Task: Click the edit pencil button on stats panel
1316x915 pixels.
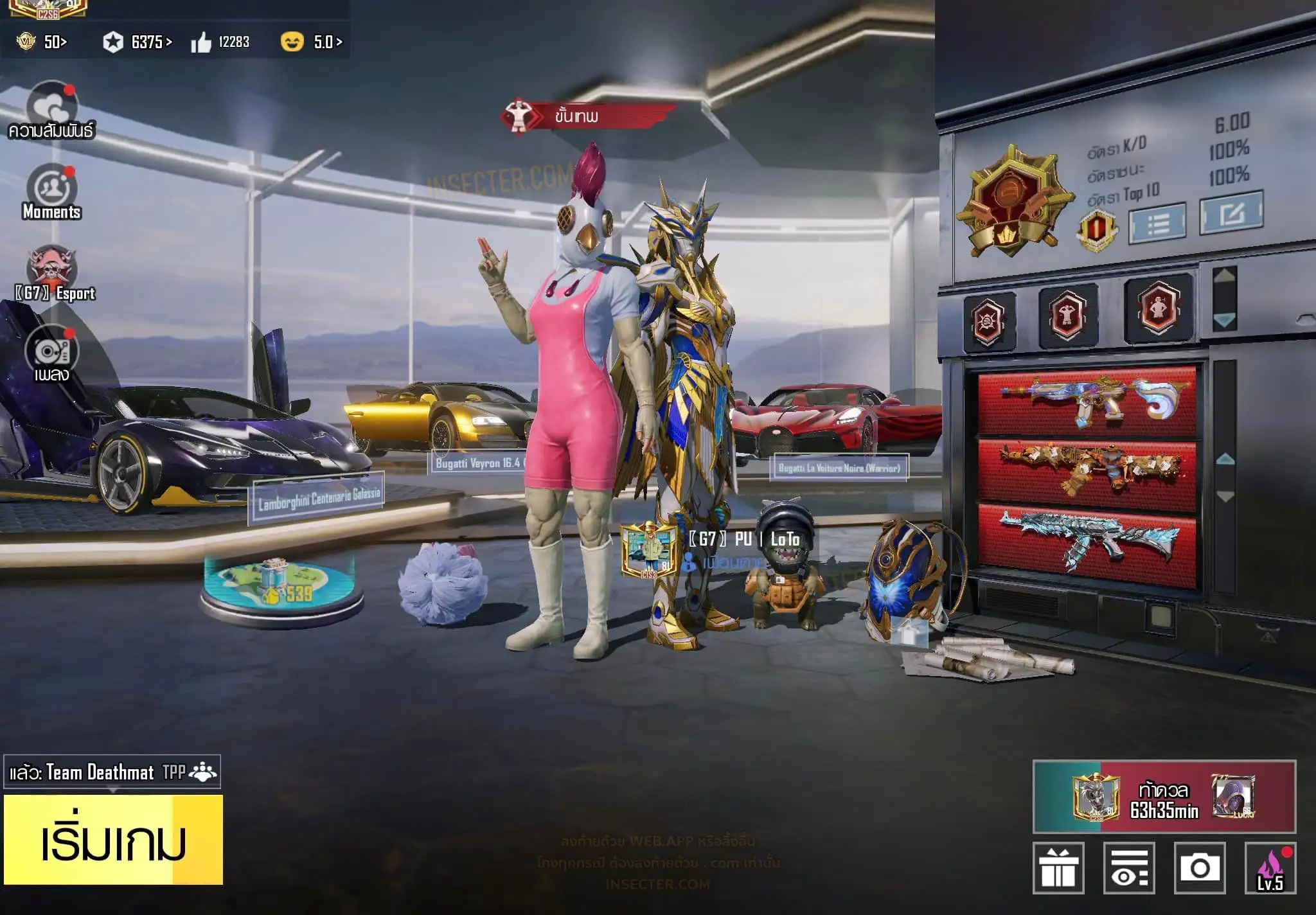Action: coord(1231,213)
